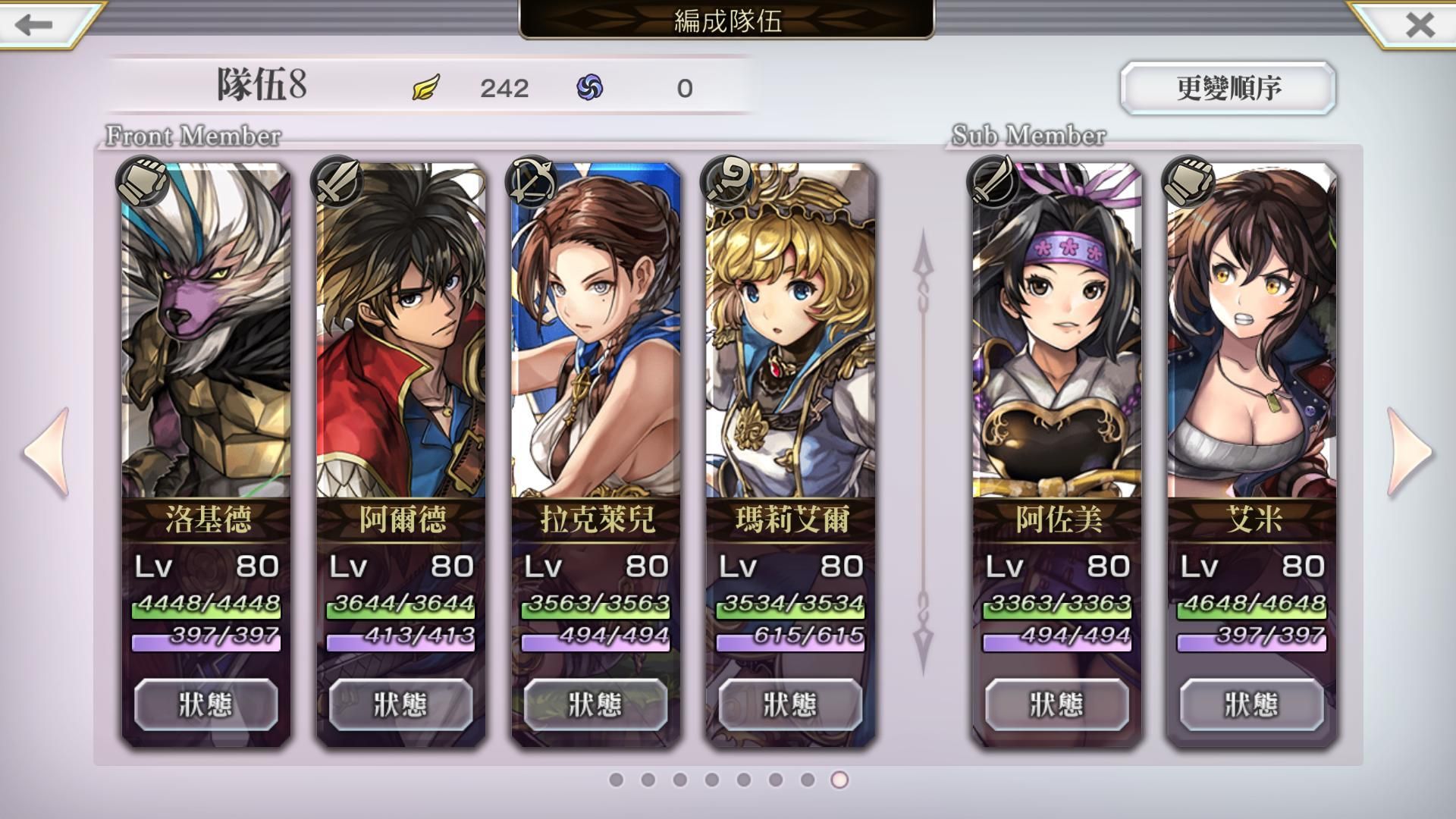Viewport: 1456px width, 819px height.
Task: Choose sub member 艾米 card portrait
Action: tap(1252, 334)
